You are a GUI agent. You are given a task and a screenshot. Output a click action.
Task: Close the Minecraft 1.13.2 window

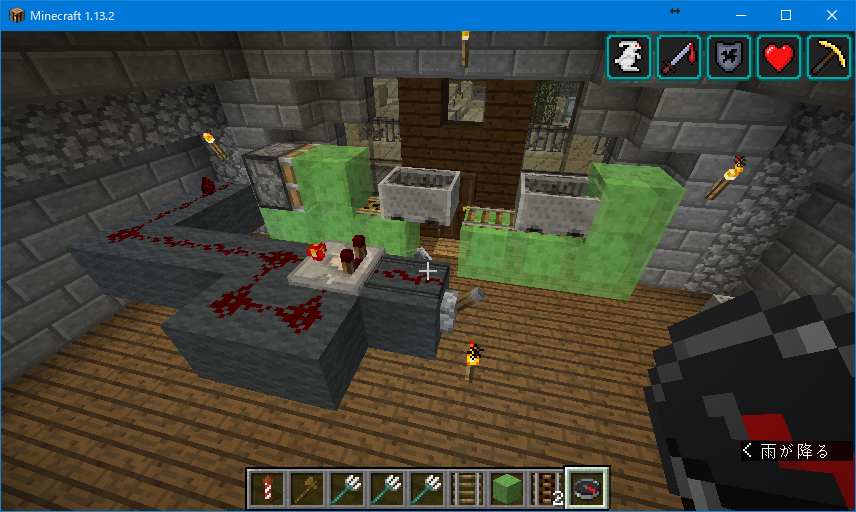pyautogui.click(x=832, y=15)
